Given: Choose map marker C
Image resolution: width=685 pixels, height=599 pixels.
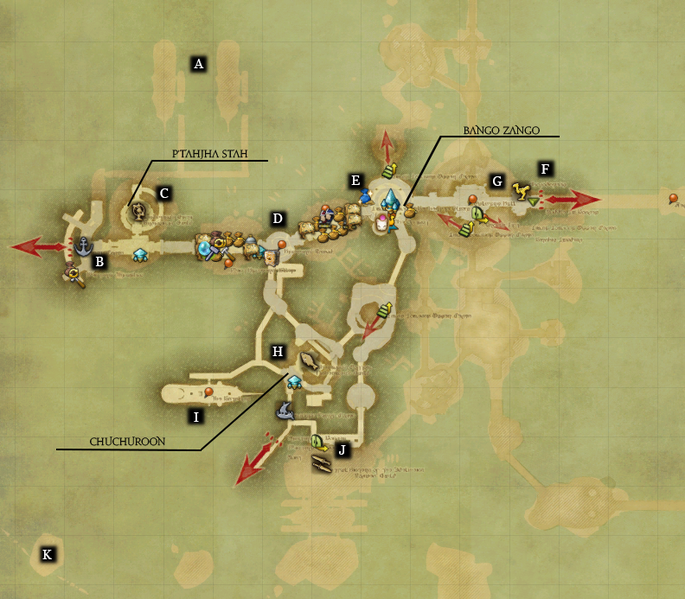Looking at the screenshot, I should pos(165,192).
